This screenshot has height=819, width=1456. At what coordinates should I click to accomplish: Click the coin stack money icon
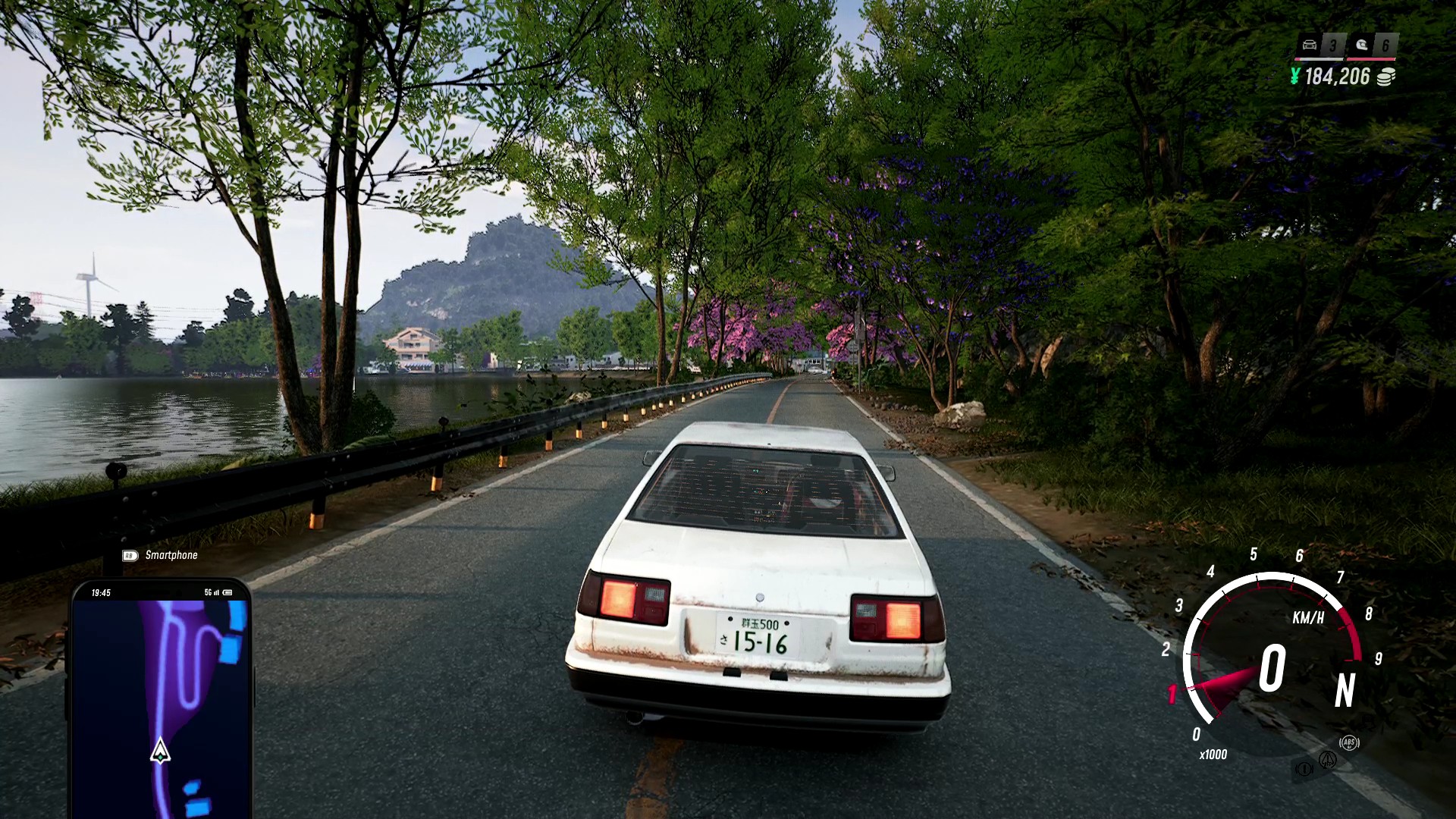tap(1386, 77)
